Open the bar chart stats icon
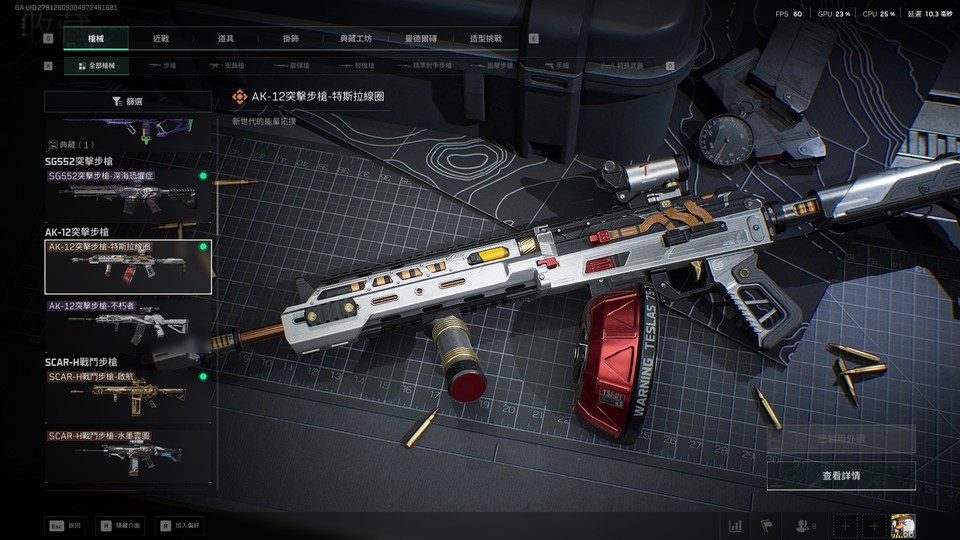Viewport: 960px width, 540px height. click(x=736, y=526)
